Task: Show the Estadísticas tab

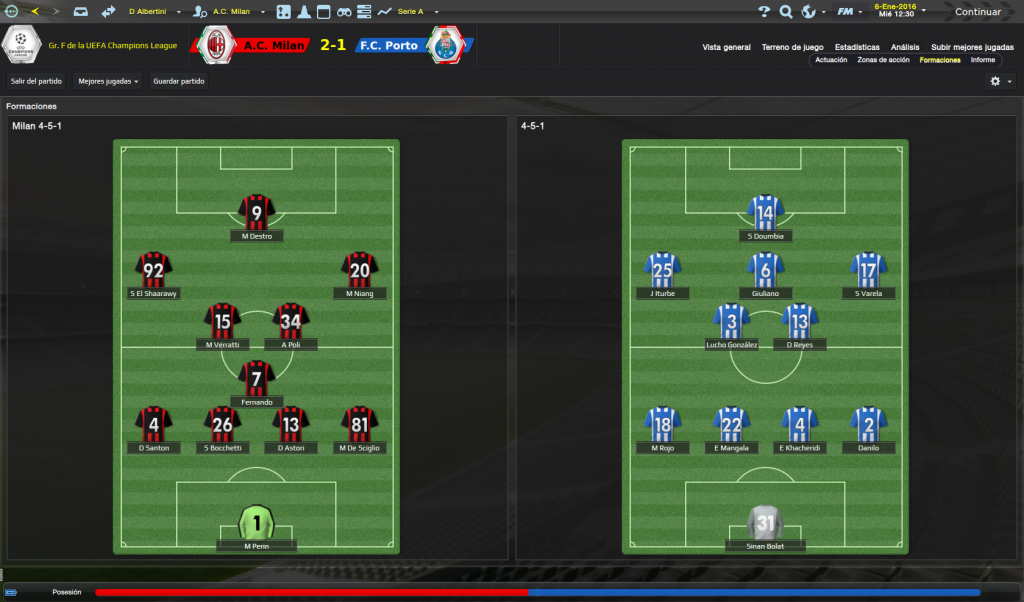Action: (x=857, y=47)
